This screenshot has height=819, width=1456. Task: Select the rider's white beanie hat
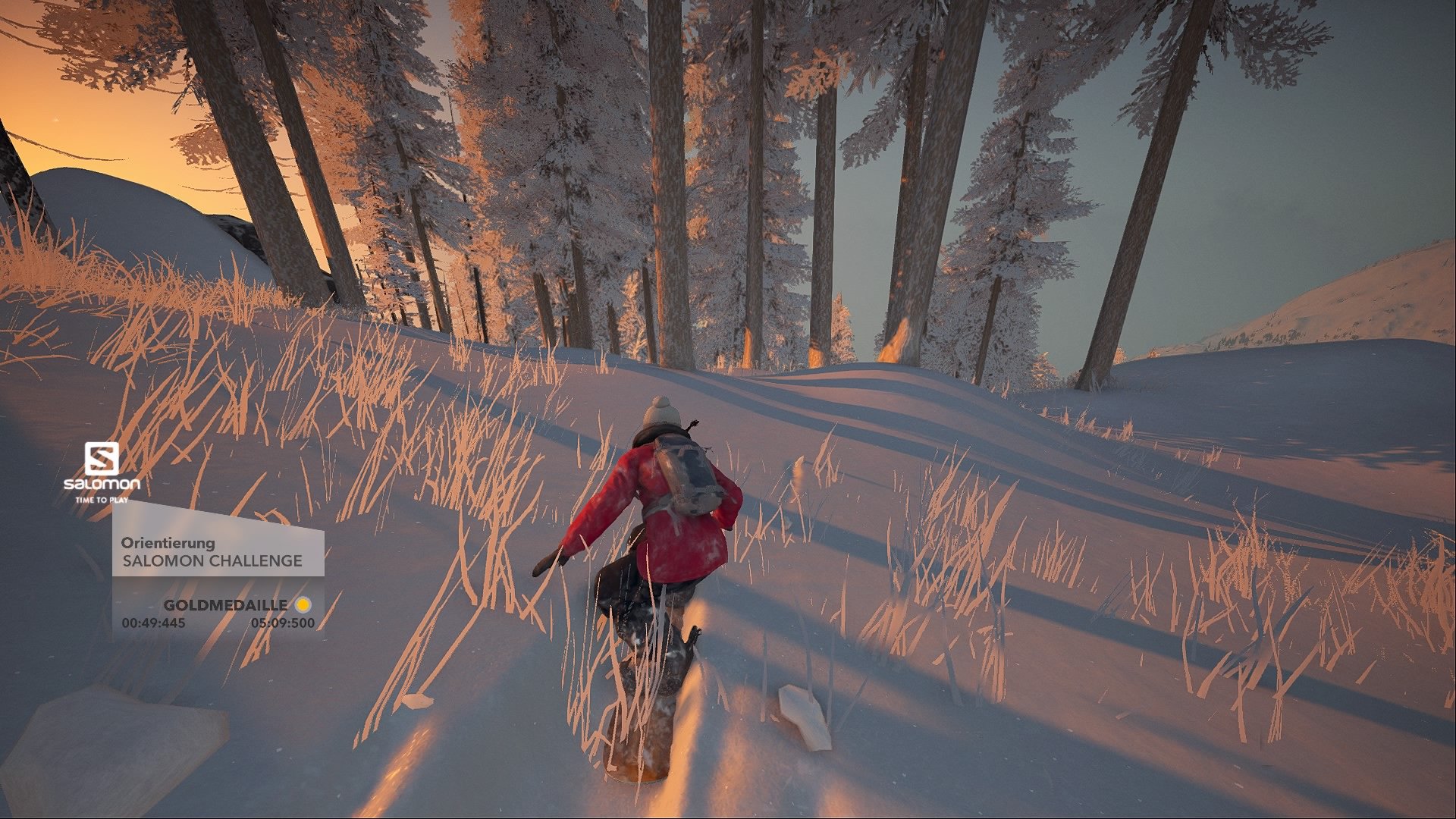664,413
